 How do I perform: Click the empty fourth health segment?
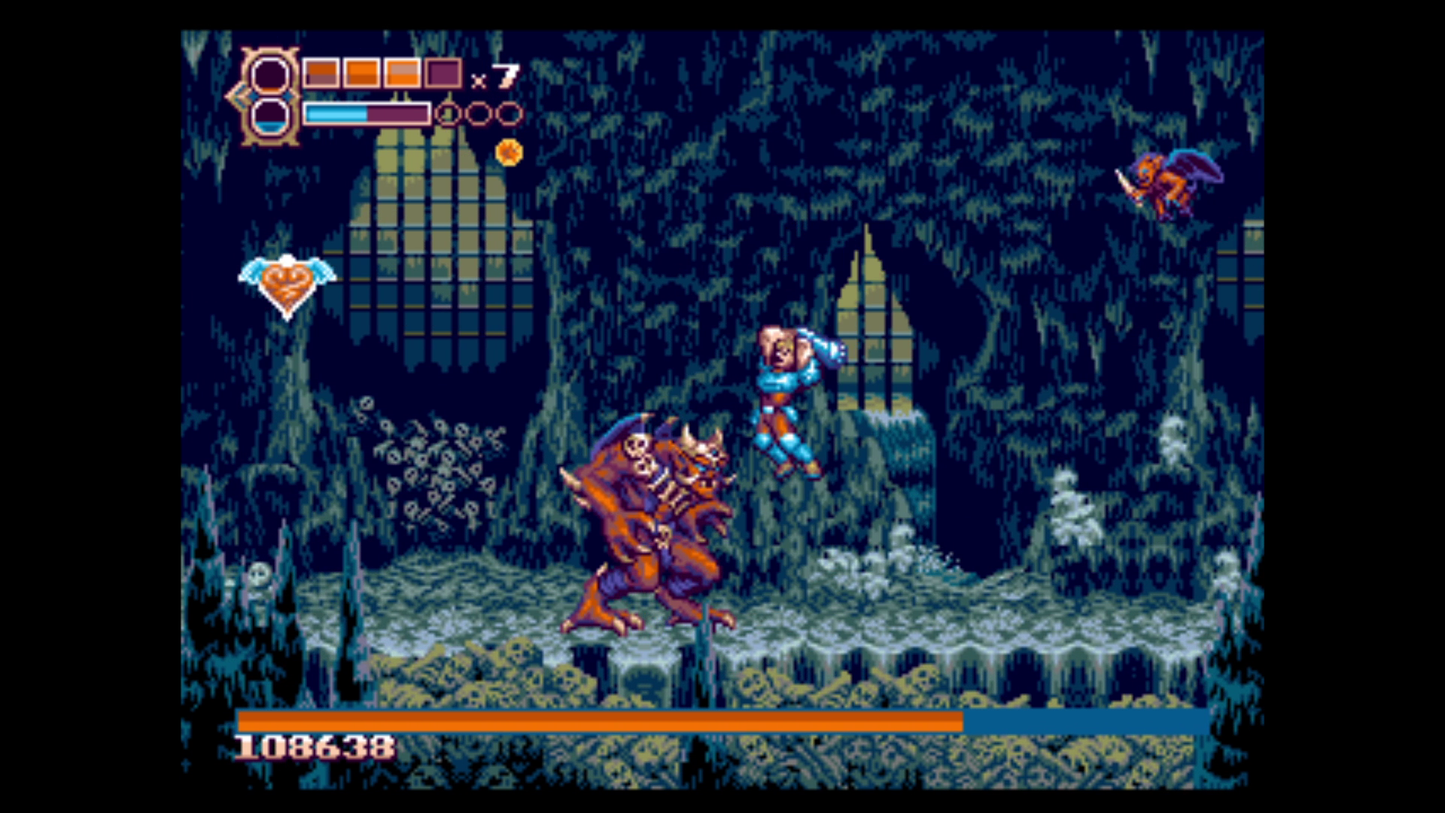(x=443, y=74)
